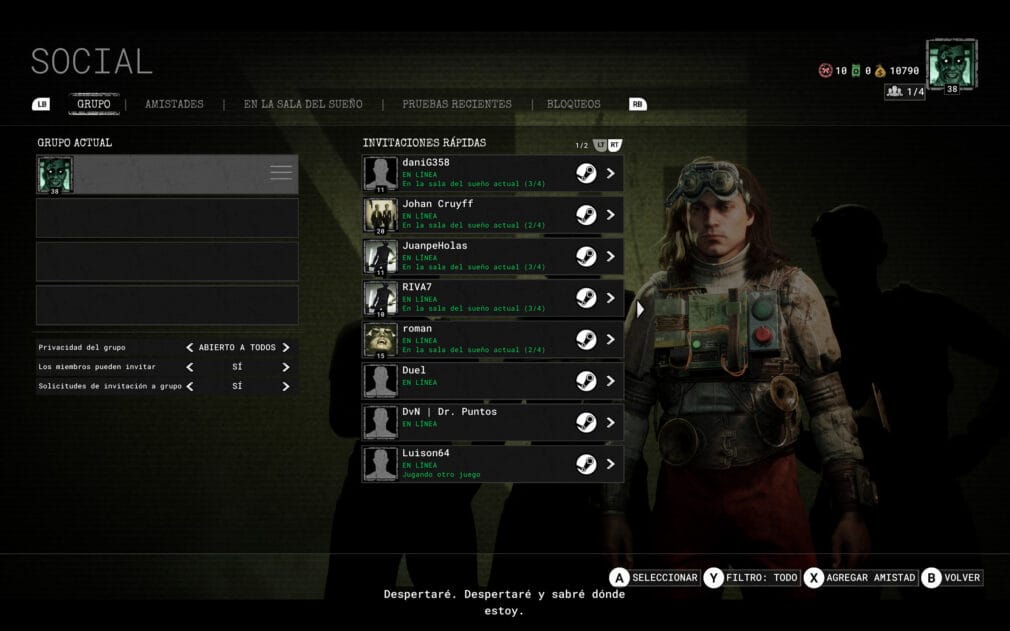
Task: Advance Solicitudes de invitación a grupo with the right arrow
Action: click(x=286, y=386)
